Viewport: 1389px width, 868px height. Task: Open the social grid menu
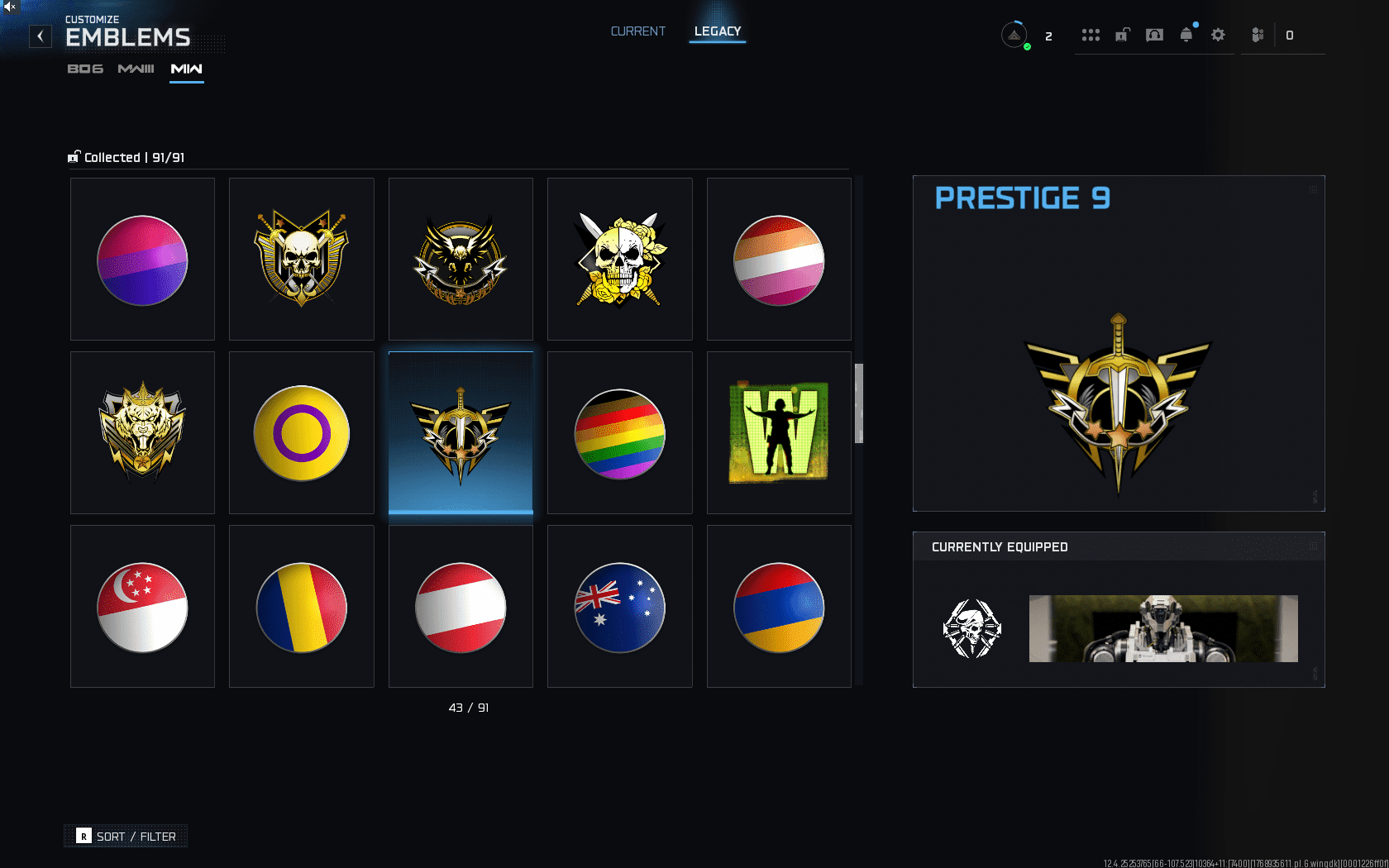tap(1091, 35)
